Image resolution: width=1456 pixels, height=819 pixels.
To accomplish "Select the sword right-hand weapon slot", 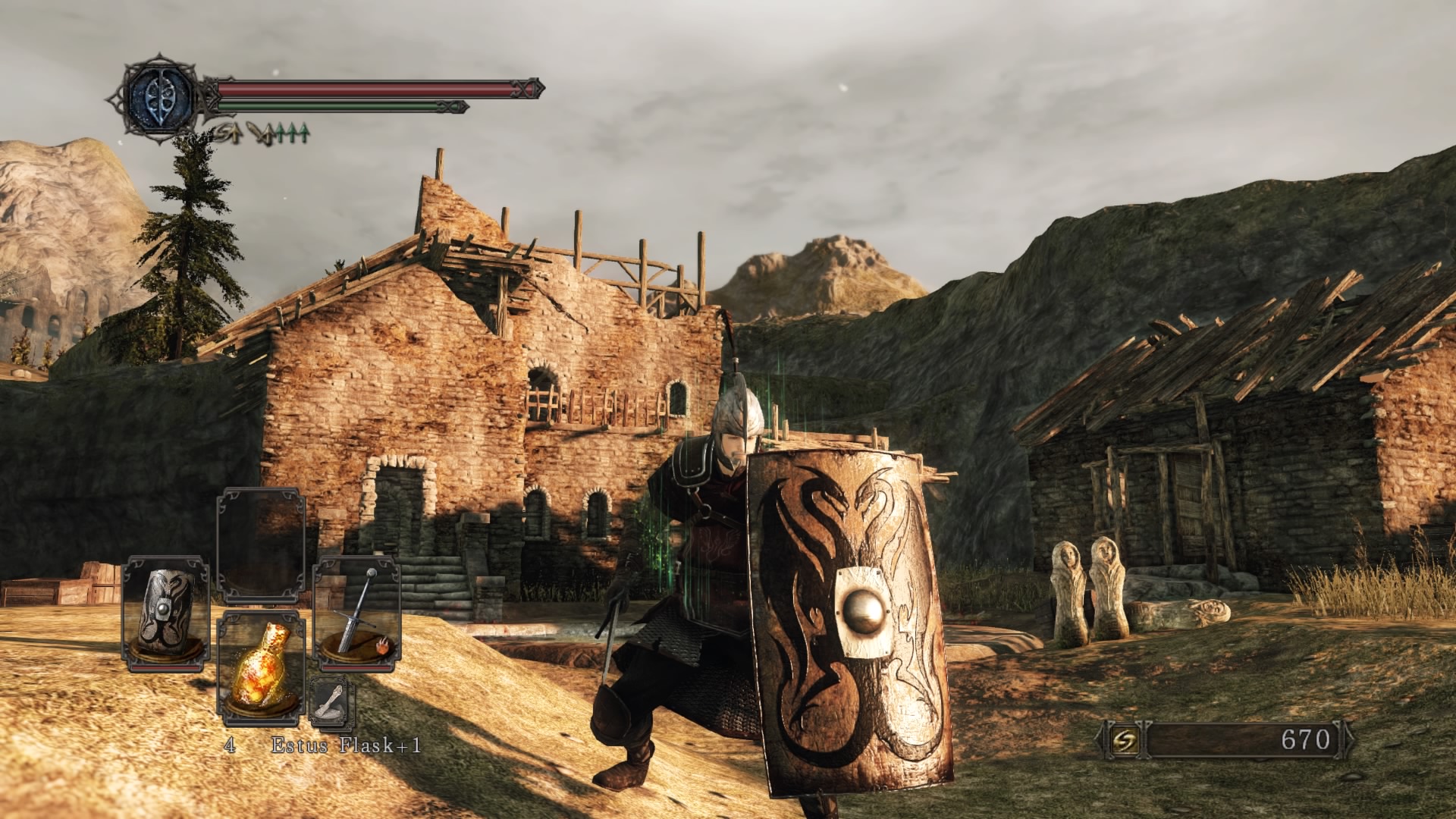I will tap(357, 613).
